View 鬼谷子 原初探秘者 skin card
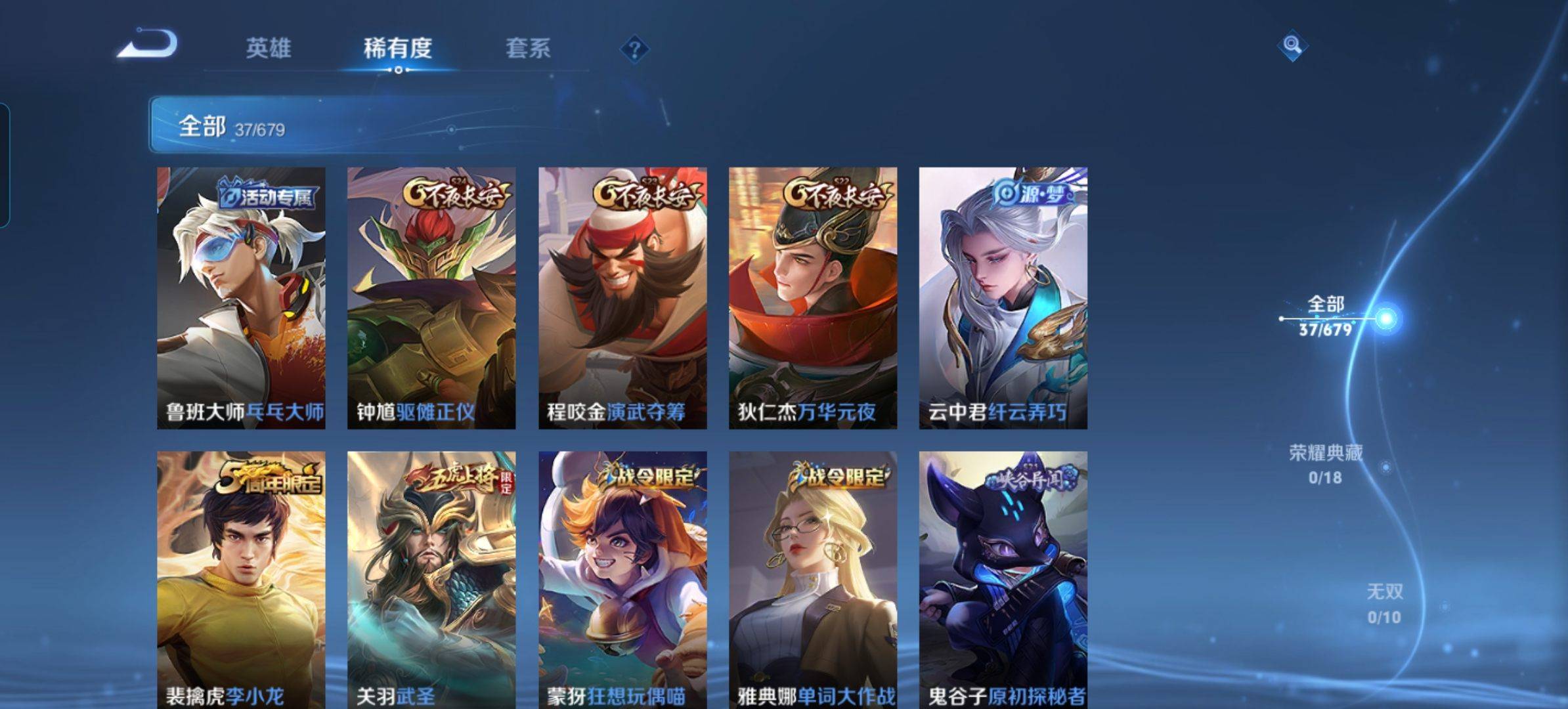This screenshot has width=1568, height=709. (1003, 579)
